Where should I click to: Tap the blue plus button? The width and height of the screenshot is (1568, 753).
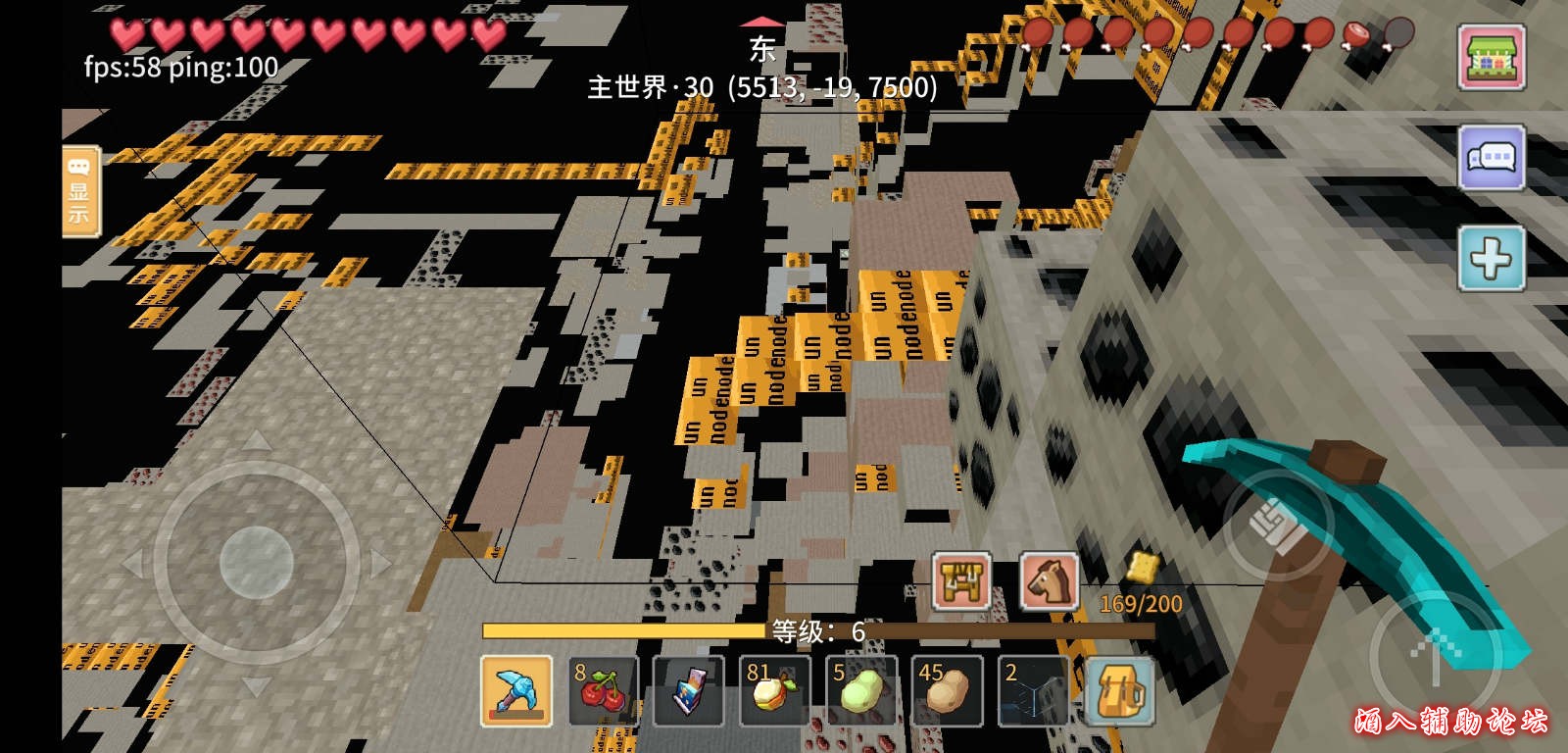pyautogui.click(x=1490, y=259)
